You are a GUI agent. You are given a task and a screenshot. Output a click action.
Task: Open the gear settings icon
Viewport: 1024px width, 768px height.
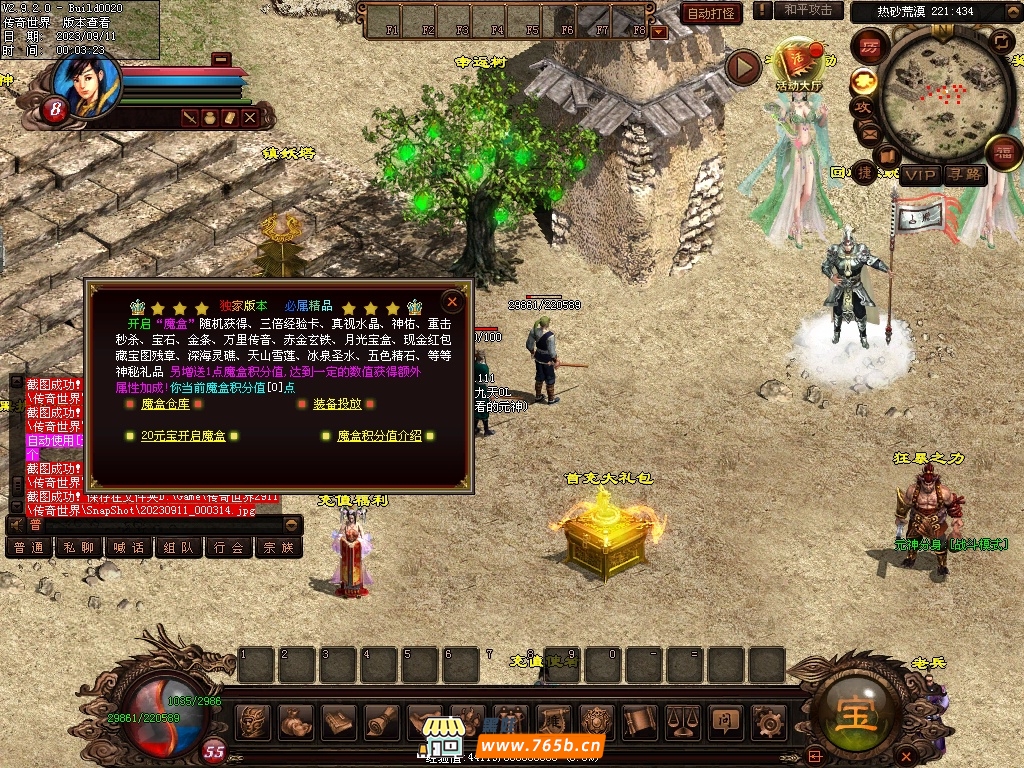(768, 720)
